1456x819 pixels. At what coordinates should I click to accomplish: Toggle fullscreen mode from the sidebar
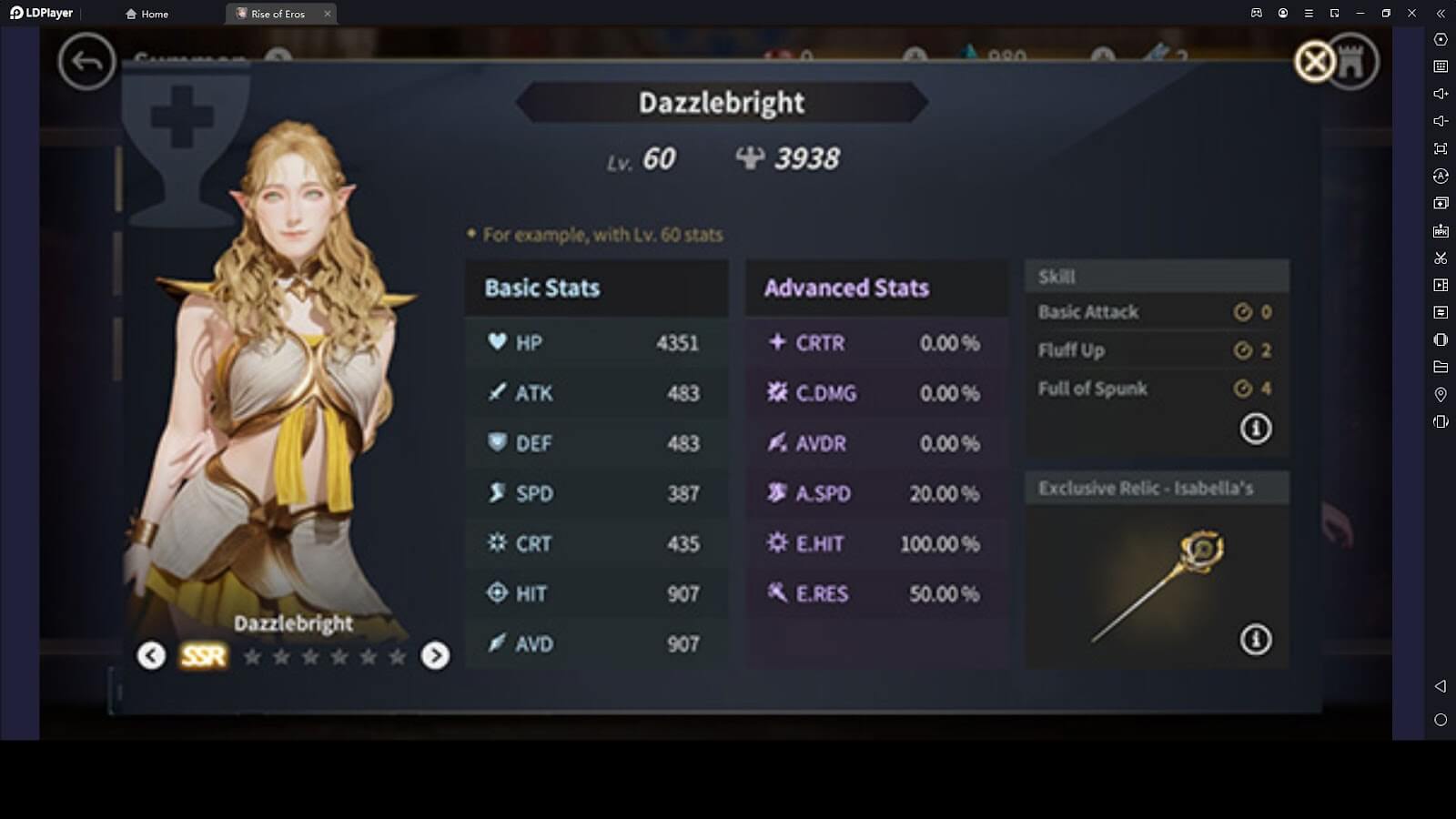[1441, 147]
